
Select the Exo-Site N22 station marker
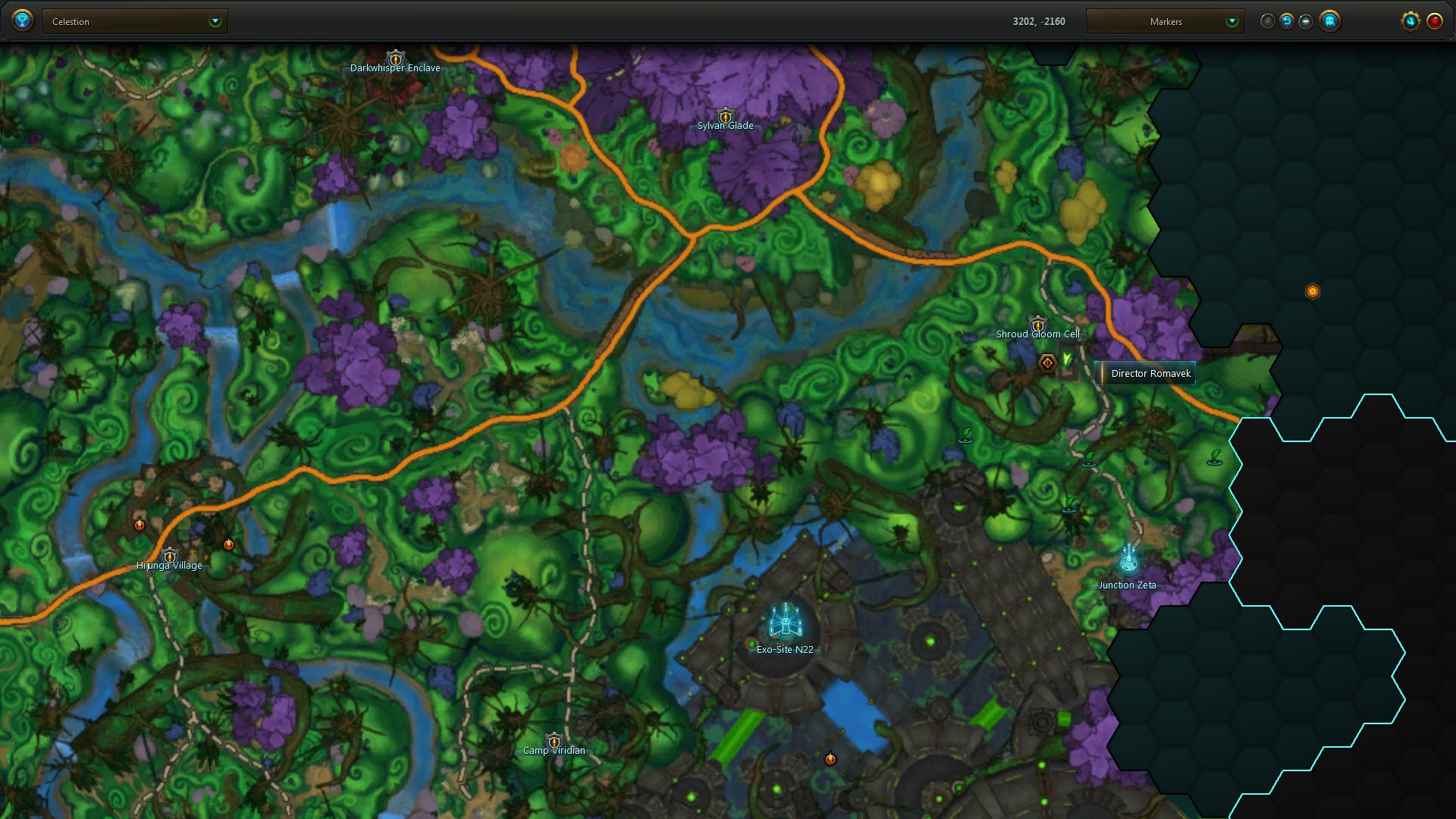(x=786, y=622)
